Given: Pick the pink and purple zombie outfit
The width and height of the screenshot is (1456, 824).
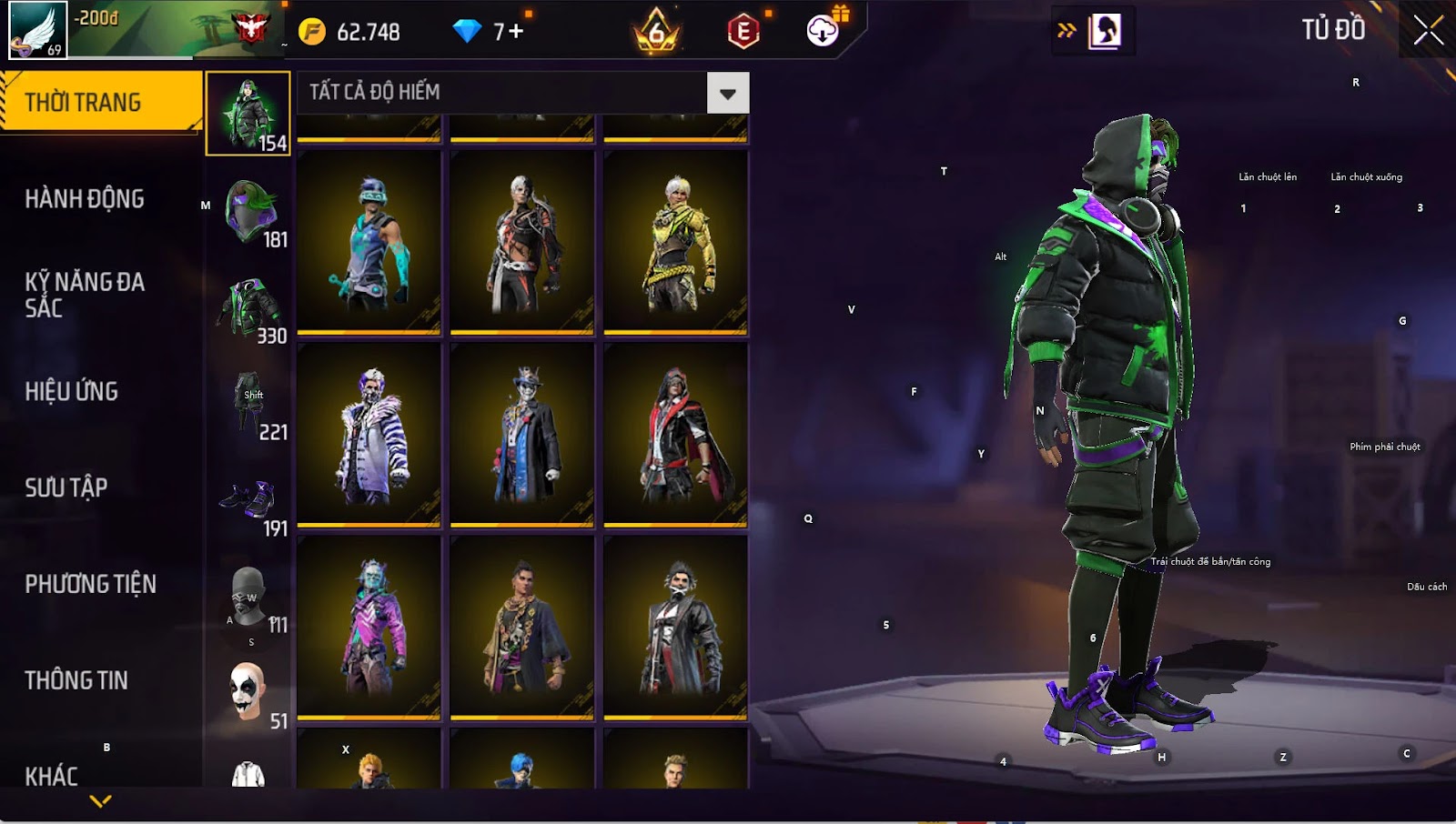Looking at the screenshot, I should 369,627.
